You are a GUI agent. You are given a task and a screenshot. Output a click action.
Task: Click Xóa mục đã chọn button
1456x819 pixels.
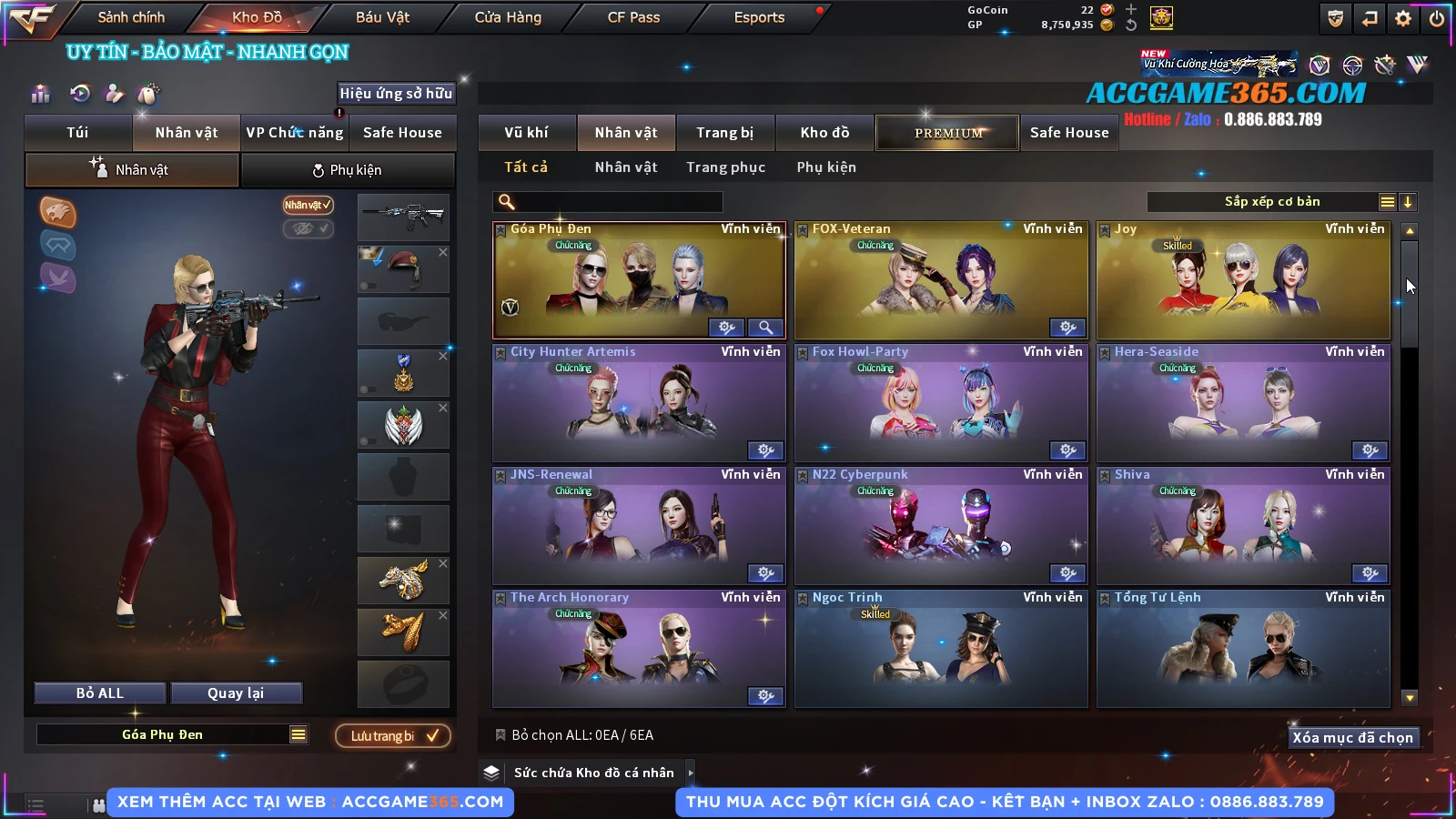(1352, 738)
